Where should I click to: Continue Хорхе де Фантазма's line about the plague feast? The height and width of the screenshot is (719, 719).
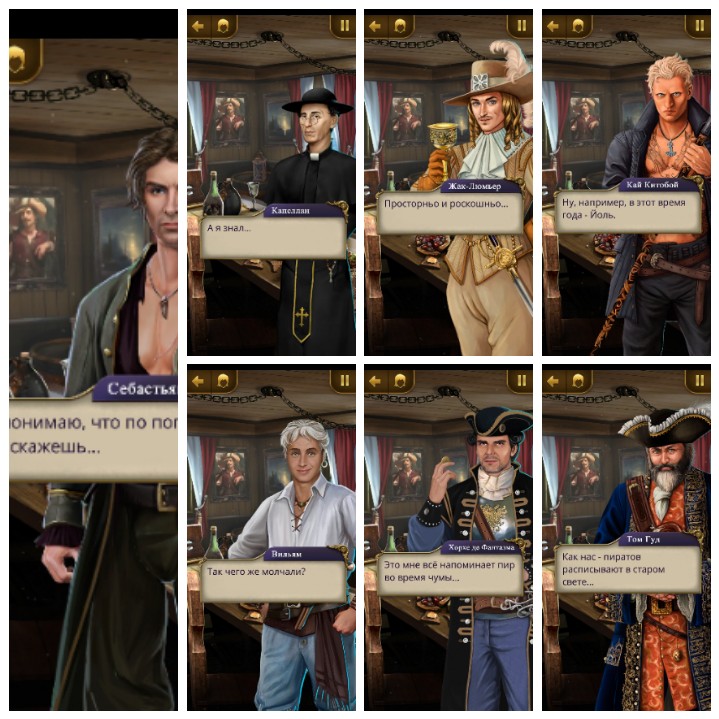coord(449,574)
